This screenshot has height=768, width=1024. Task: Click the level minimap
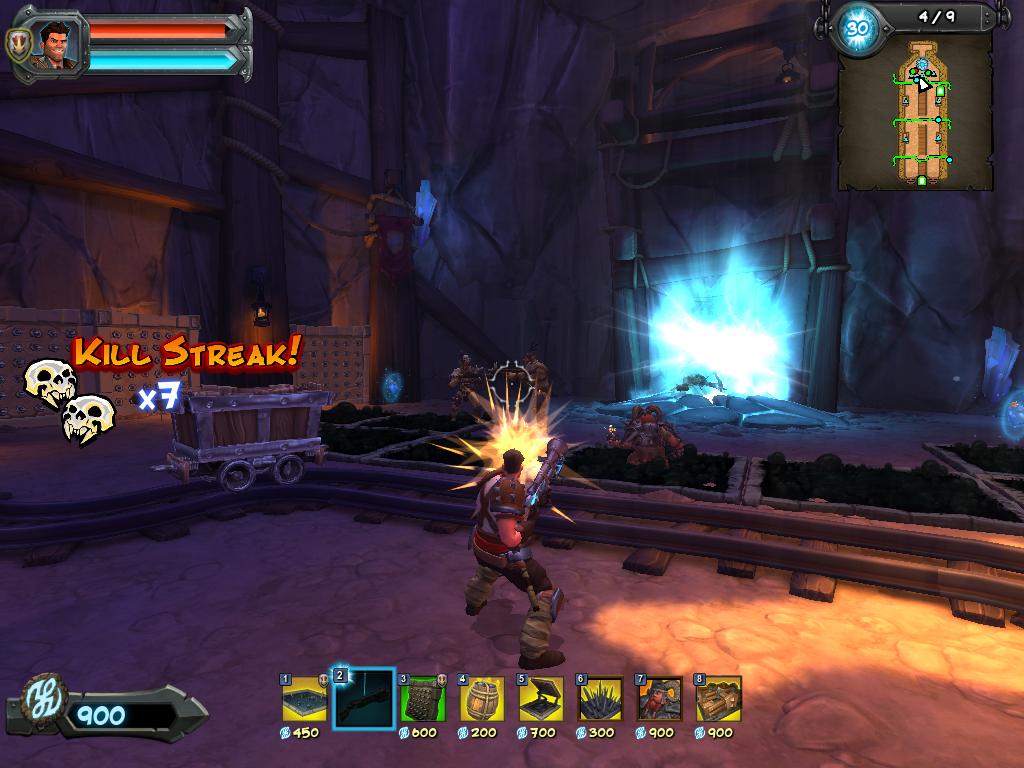click(x=915, y=112)
